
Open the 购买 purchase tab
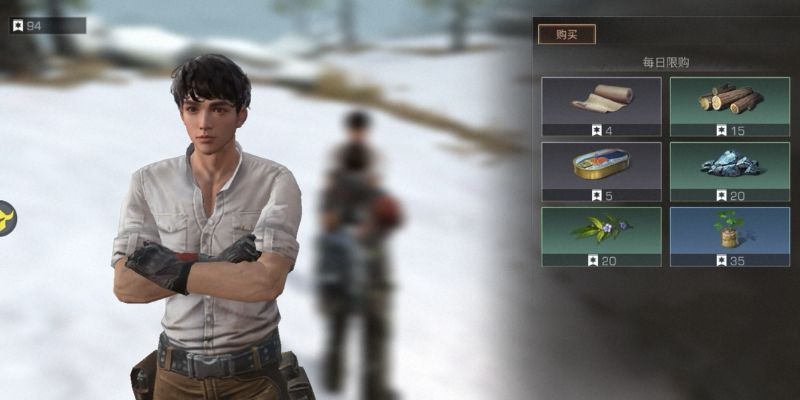567,34
